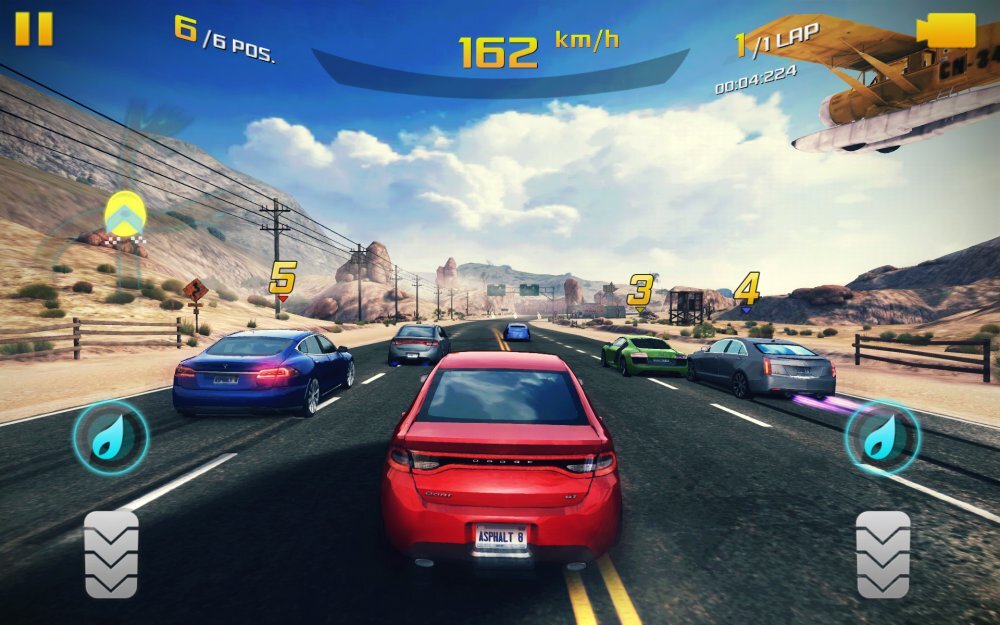The width and height of the screenshot is (1000, 625).
Task: Pause the race
Action: (33, 28)
